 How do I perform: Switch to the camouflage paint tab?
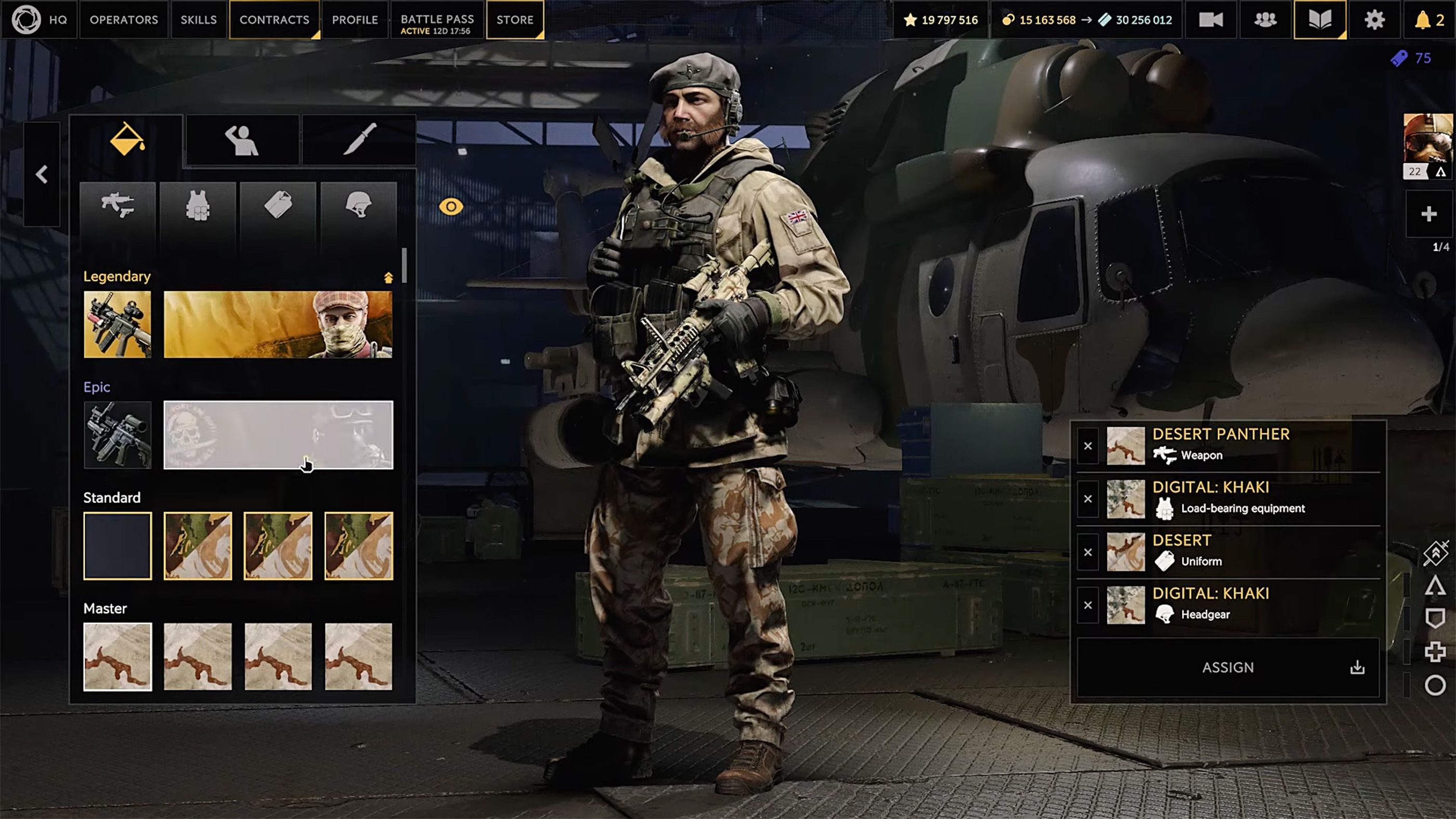point(126,139)
